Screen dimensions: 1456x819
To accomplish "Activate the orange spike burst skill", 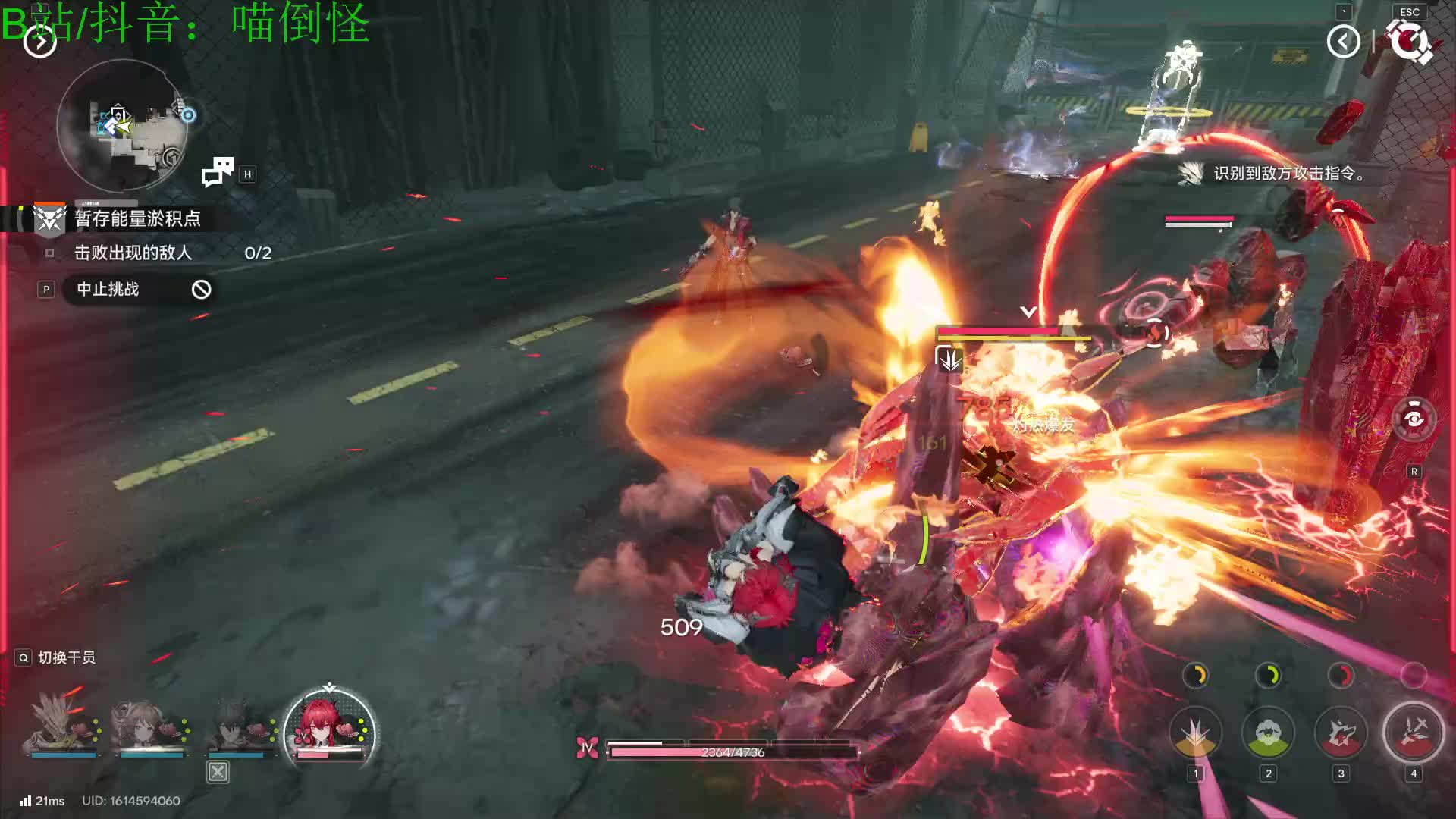I will pyautogui.click(x=1195, y=733).
